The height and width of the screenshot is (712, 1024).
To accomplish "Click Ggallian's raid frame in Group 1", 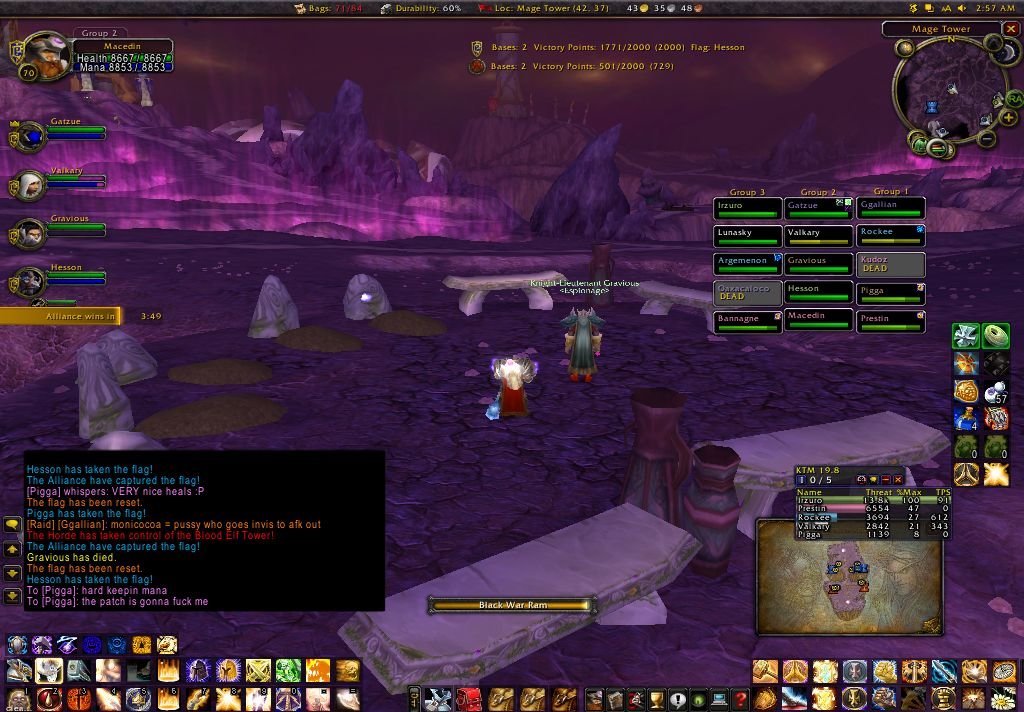I will click(891, 208).
